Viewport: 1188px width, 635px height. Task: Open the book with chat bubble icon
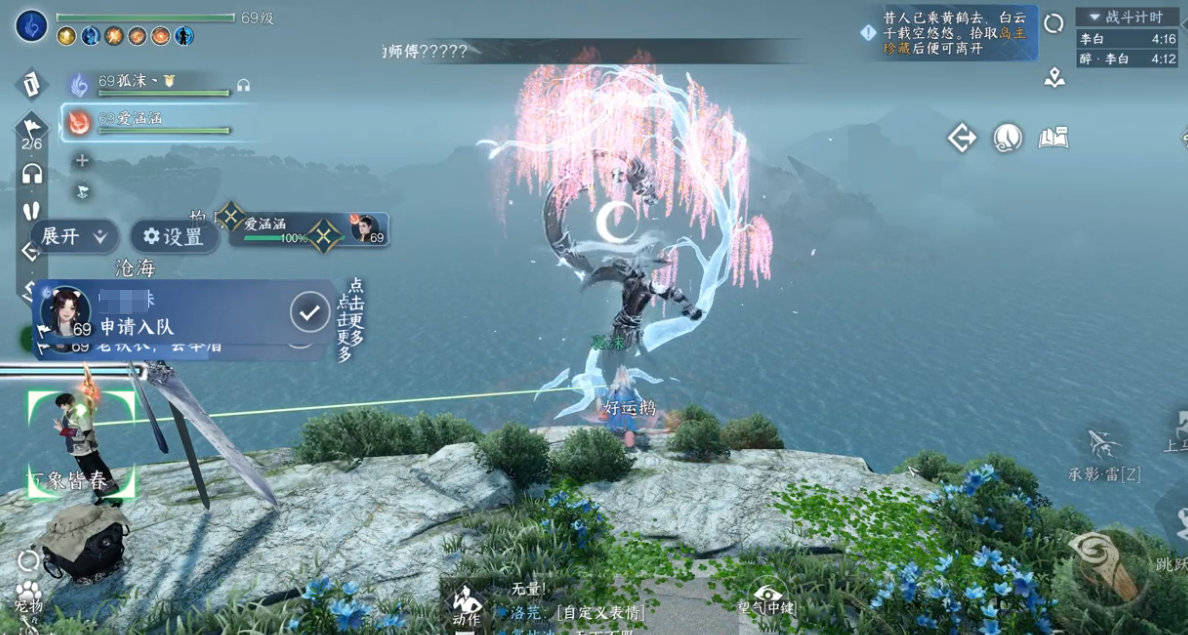(1053, 138)
